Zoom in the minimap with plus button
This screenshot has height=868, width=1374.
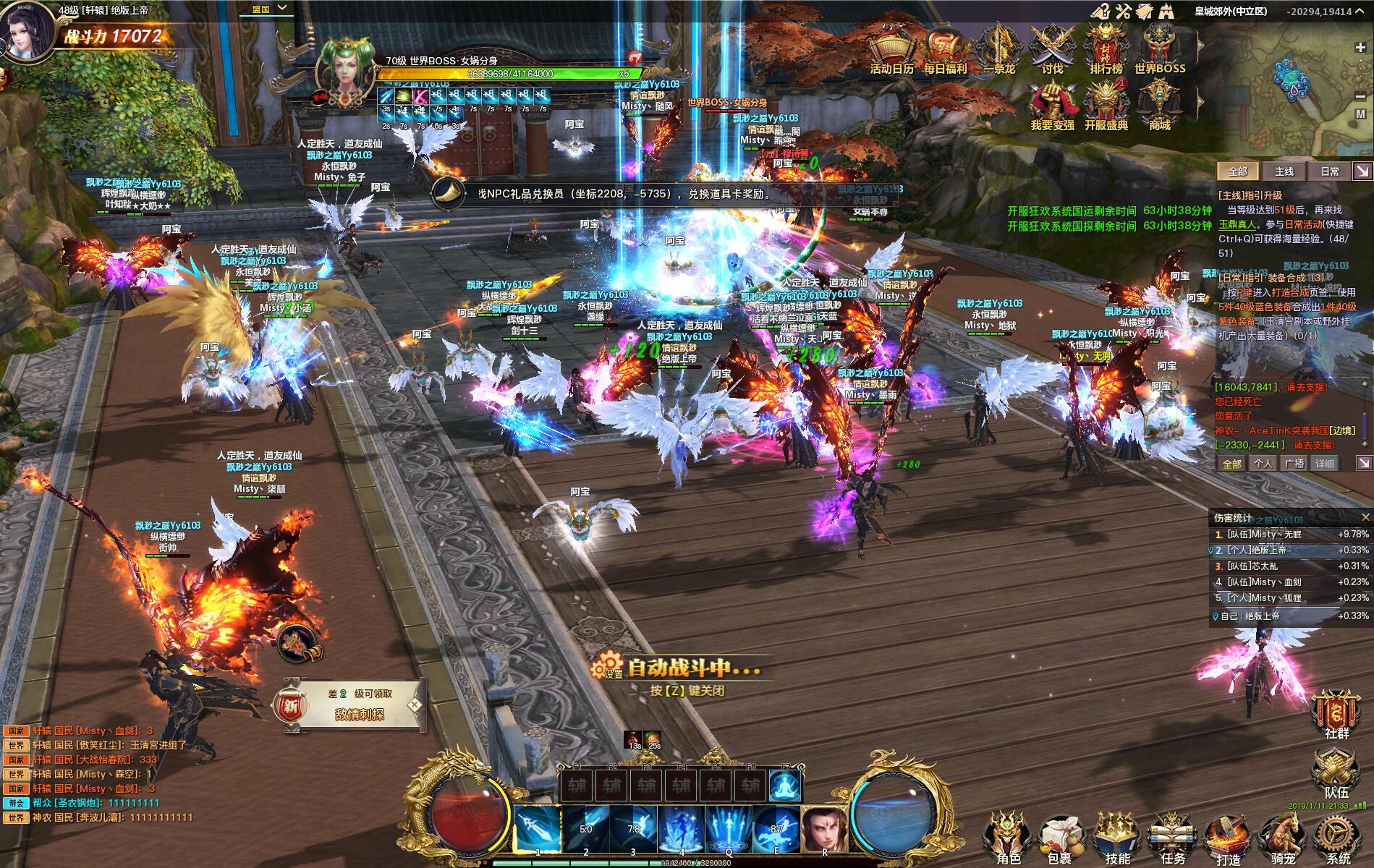click(1360, 48)
